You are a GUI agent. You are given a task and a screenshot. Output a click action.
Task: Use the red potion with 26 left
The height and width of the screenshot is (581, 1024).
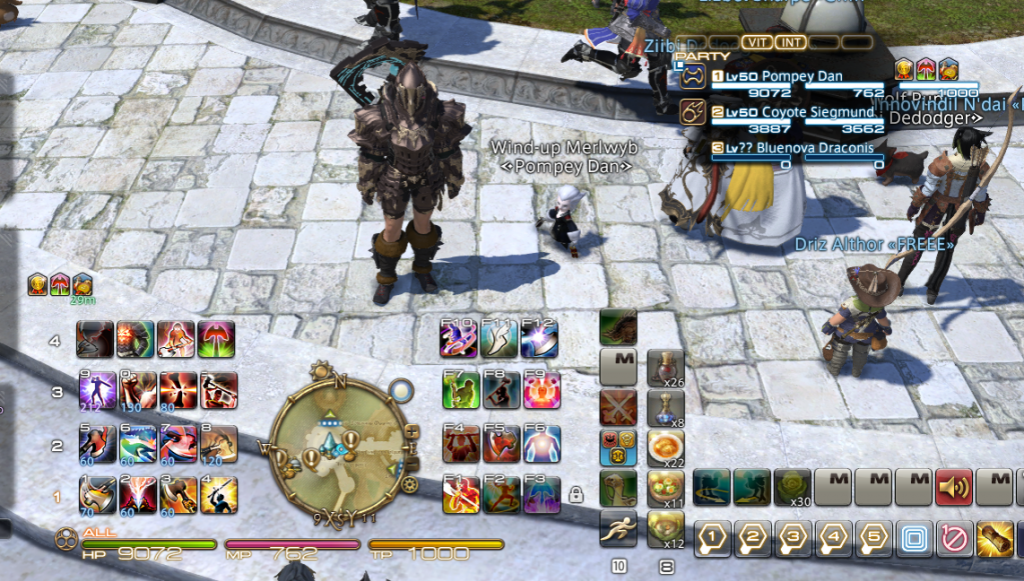pyautogui.click(x=665, y=368)
